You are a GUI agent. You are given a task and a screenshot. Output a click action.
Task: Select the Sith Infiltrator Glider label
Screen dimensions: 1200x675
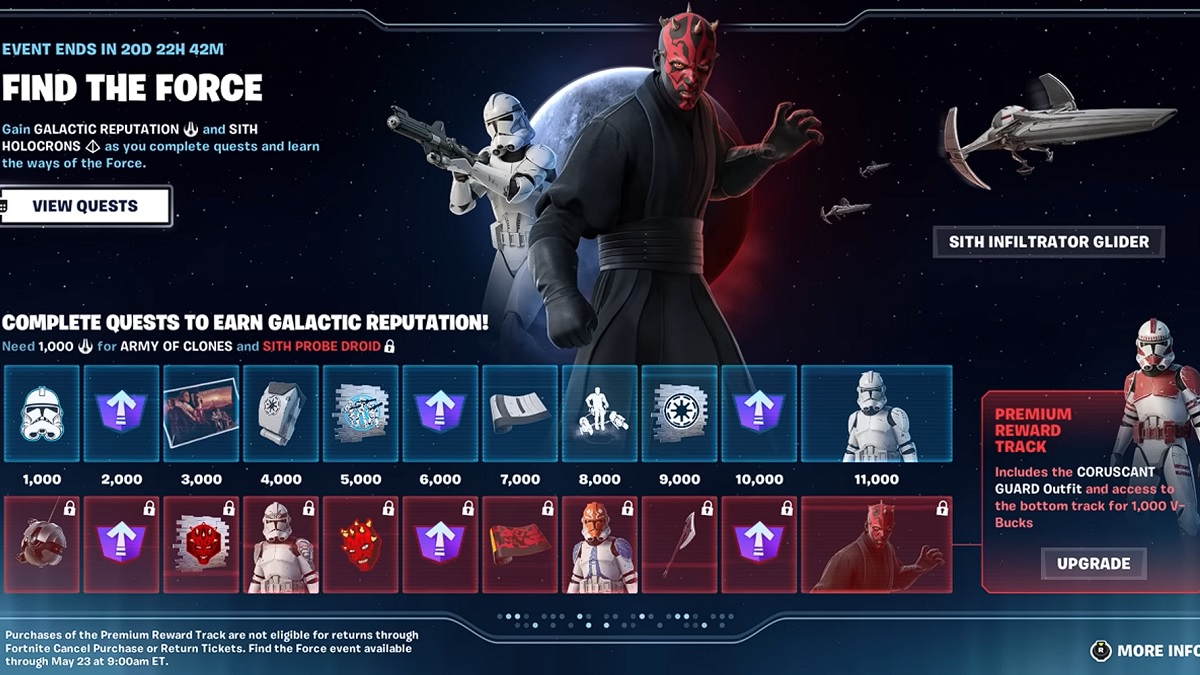point(1048,241)
